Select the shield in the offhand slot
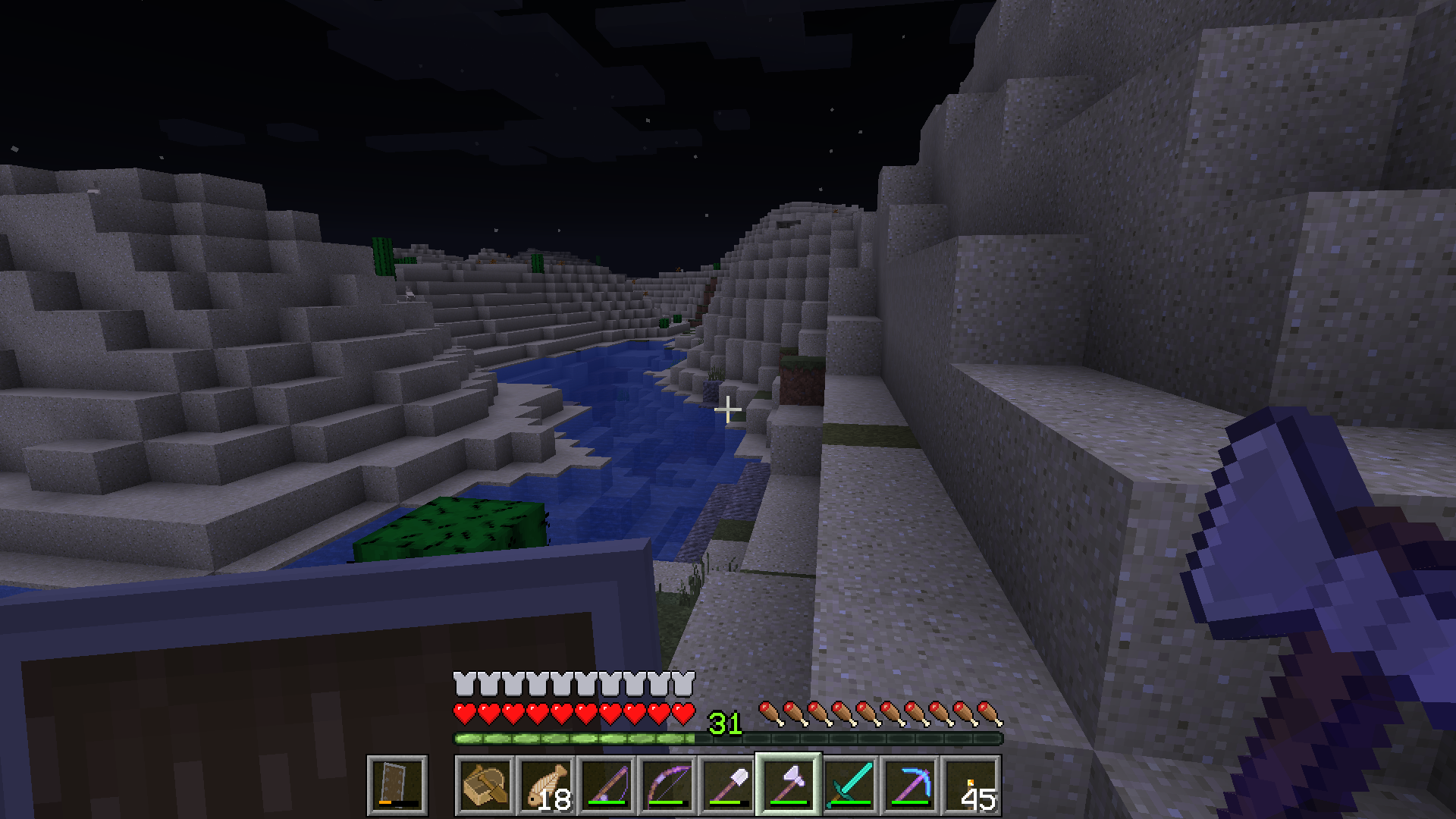The height and width of the screenshot is (819, 1456). 397,785
